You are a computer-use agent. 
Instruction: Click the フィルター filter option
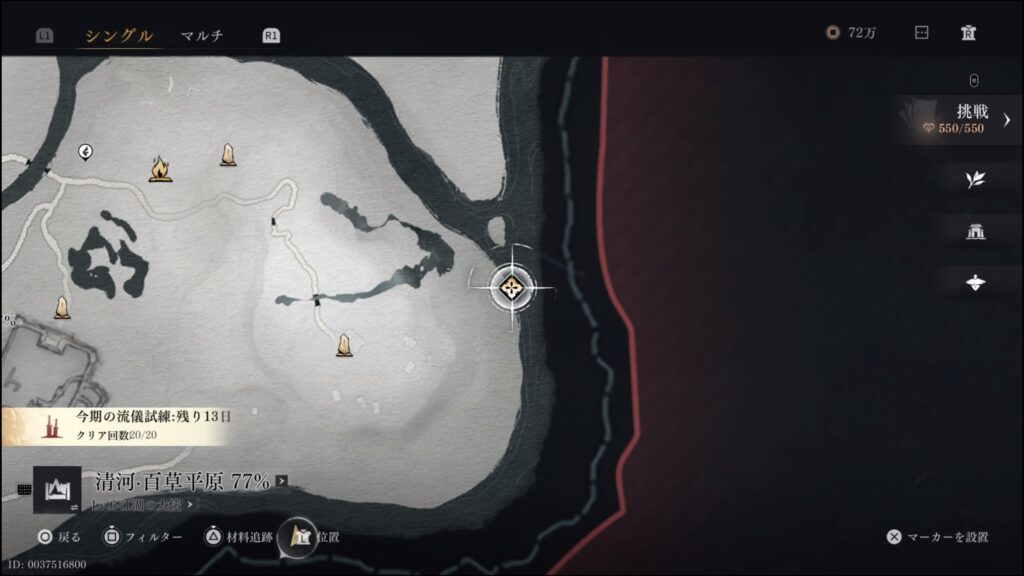tap(145, 537)
